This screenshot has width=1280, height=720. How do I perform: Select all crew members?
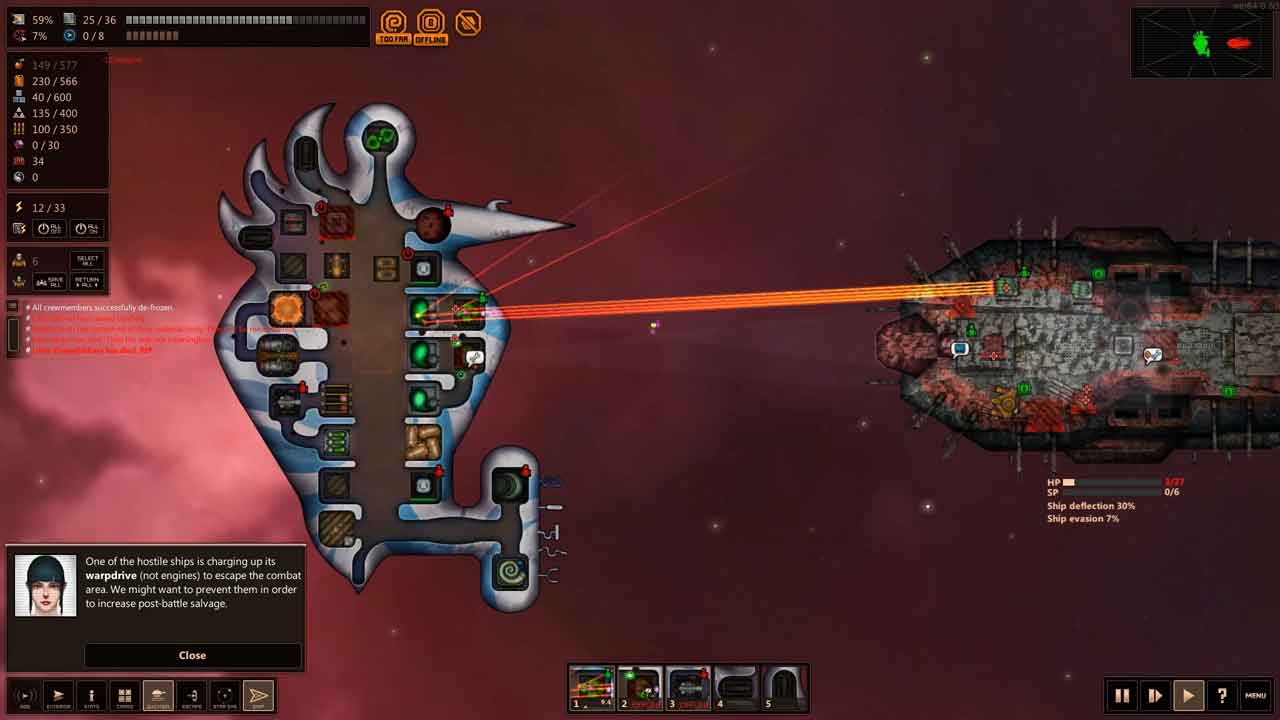click(87, 261)
